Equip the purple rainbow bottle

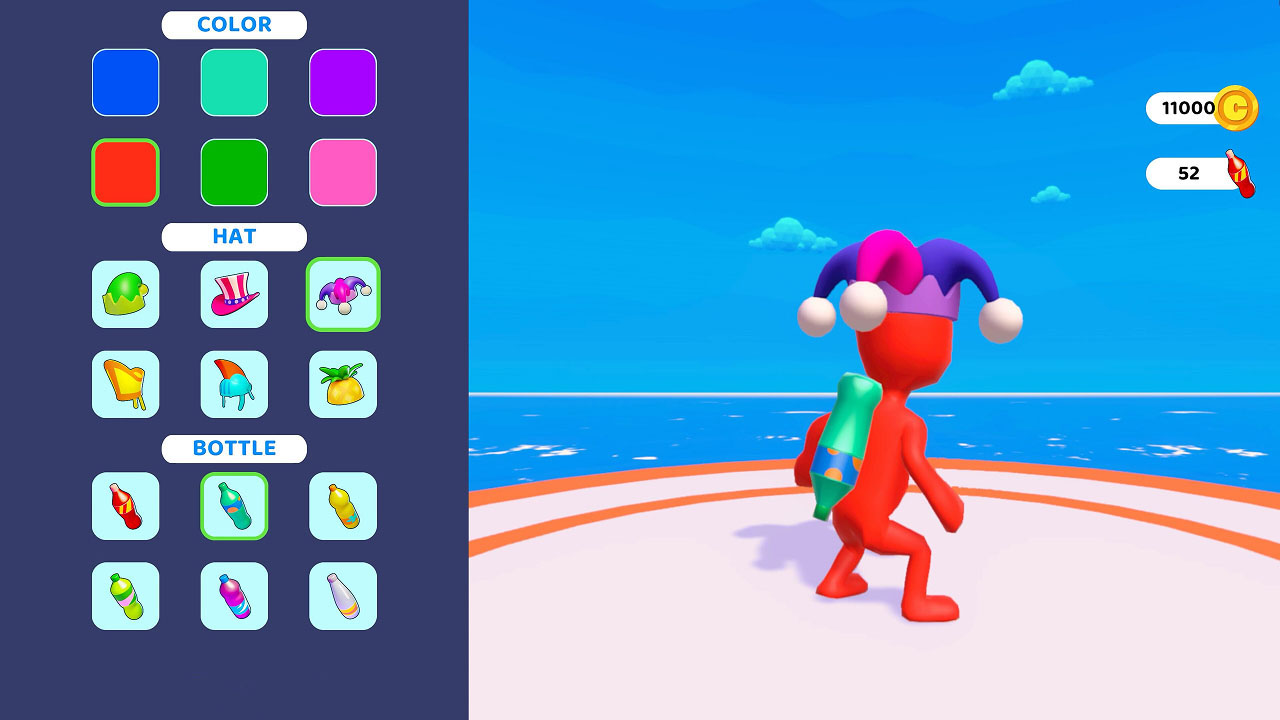234,596
